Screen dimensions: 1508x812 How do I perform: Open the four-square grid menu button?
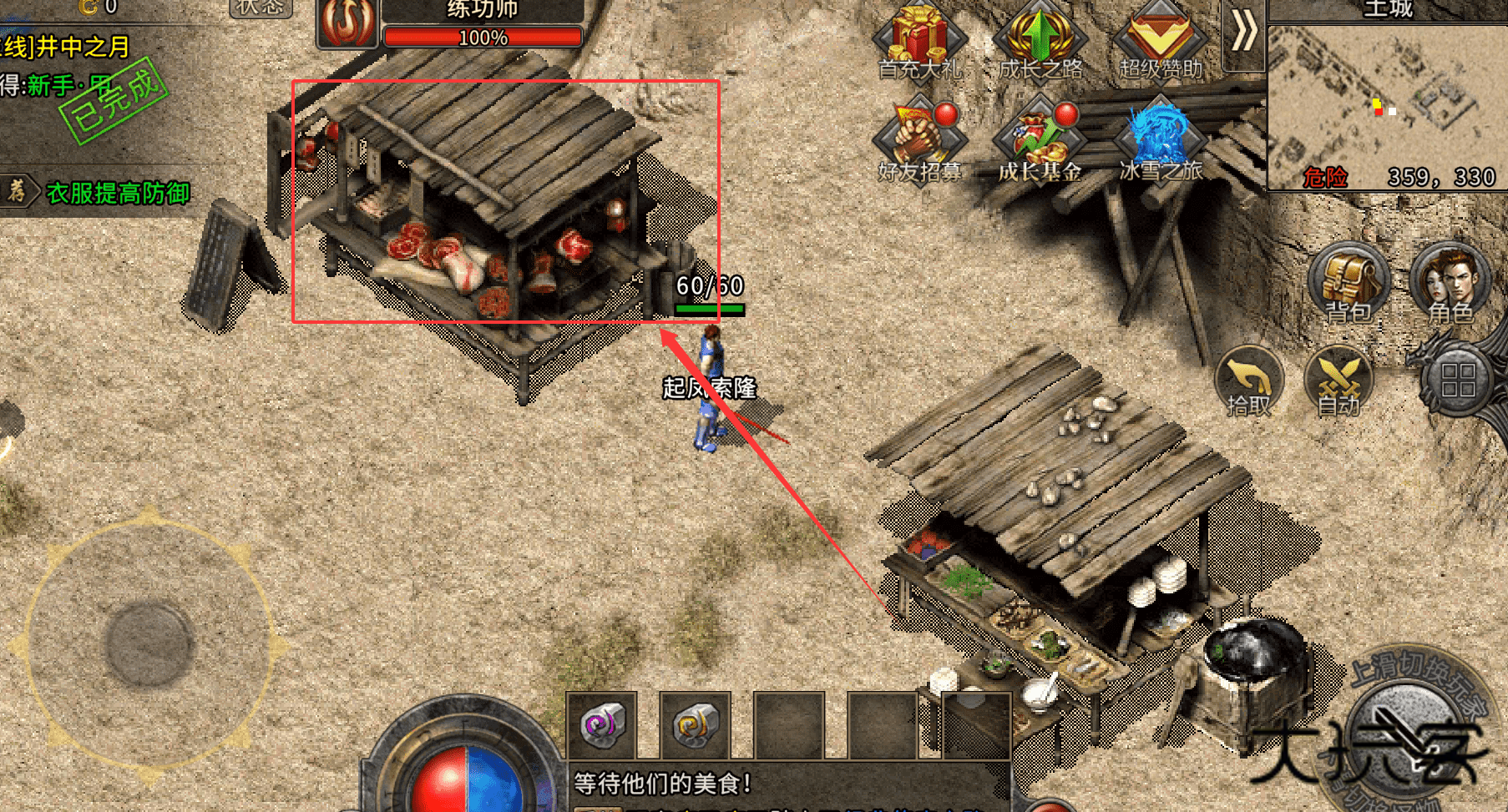pyautogui.click(x=1458, y=380)
